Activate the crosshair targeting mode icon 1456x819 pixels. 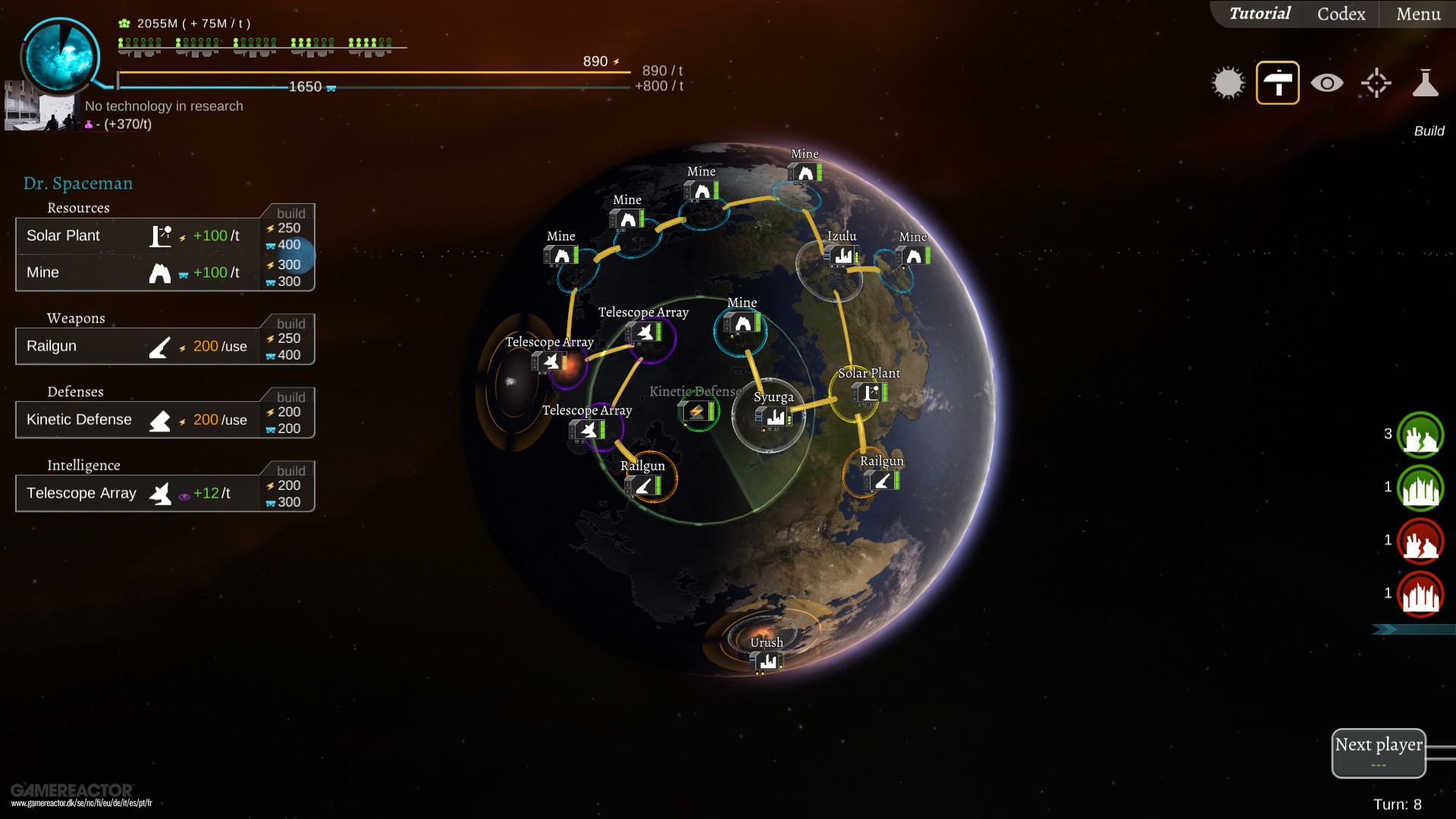tap(1375, 83)
